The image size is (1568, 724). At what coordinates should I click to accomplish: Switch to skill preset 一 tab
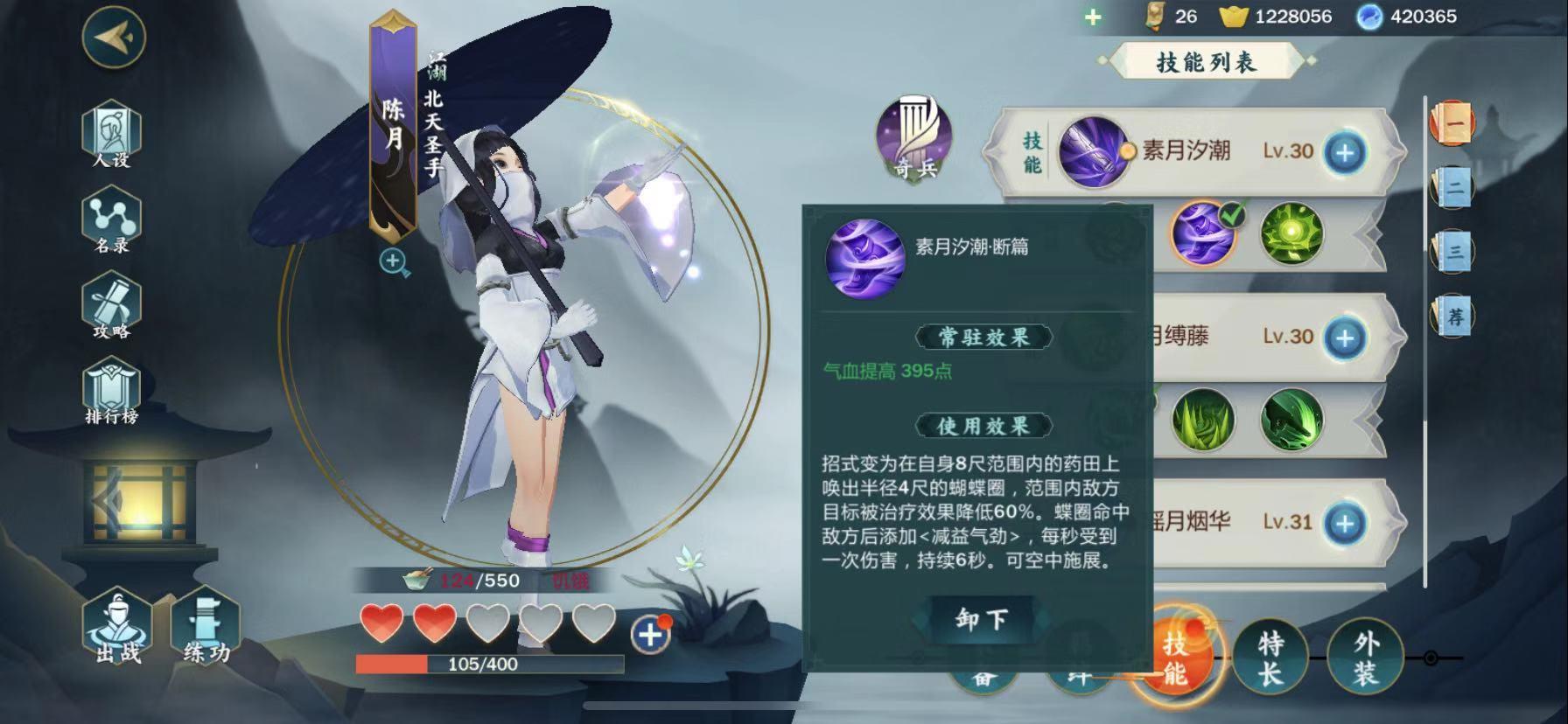(1452, 123)
